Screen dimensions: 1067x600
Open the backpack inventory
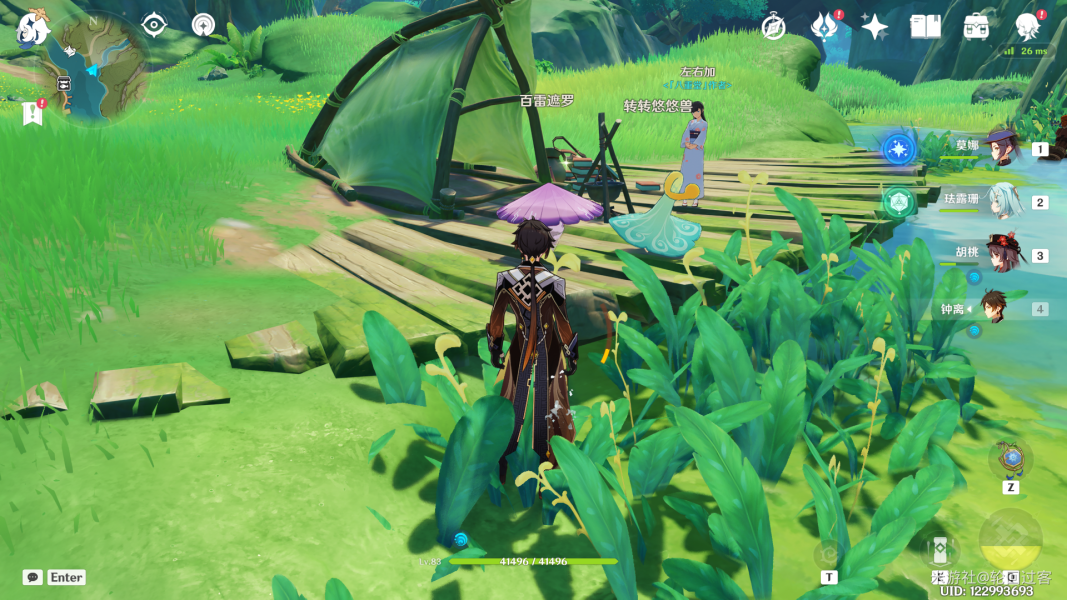coord(977,27)
